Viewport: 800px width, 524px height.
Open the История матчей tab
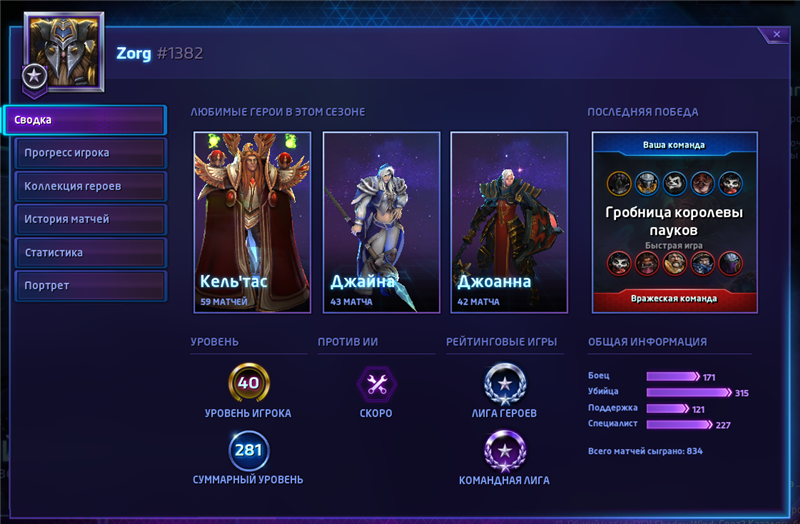point(90,219)
